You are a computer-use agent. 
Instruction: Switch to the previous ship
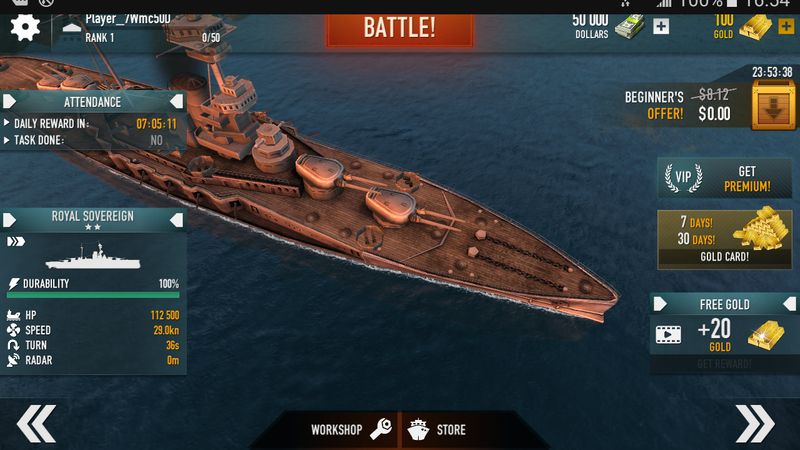click(x=36, y=424)
